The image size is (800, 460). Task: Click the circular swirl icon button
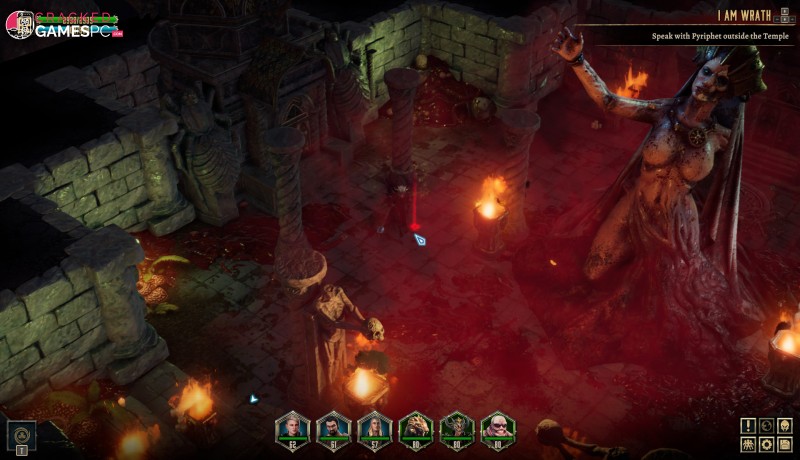point(766,425)
